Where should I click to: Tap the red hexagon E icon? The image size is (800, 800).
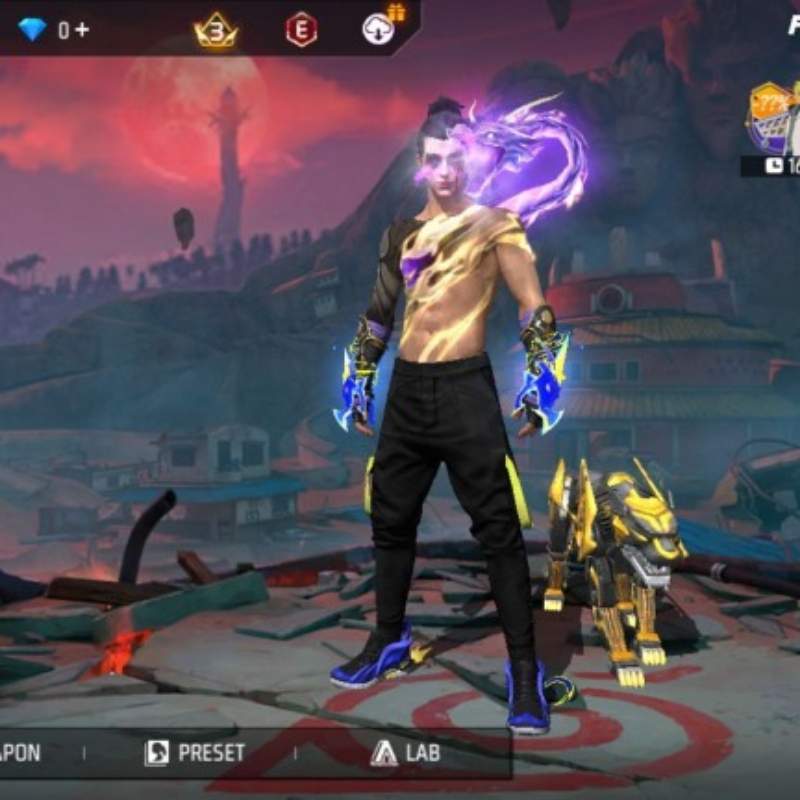(301, 30)
